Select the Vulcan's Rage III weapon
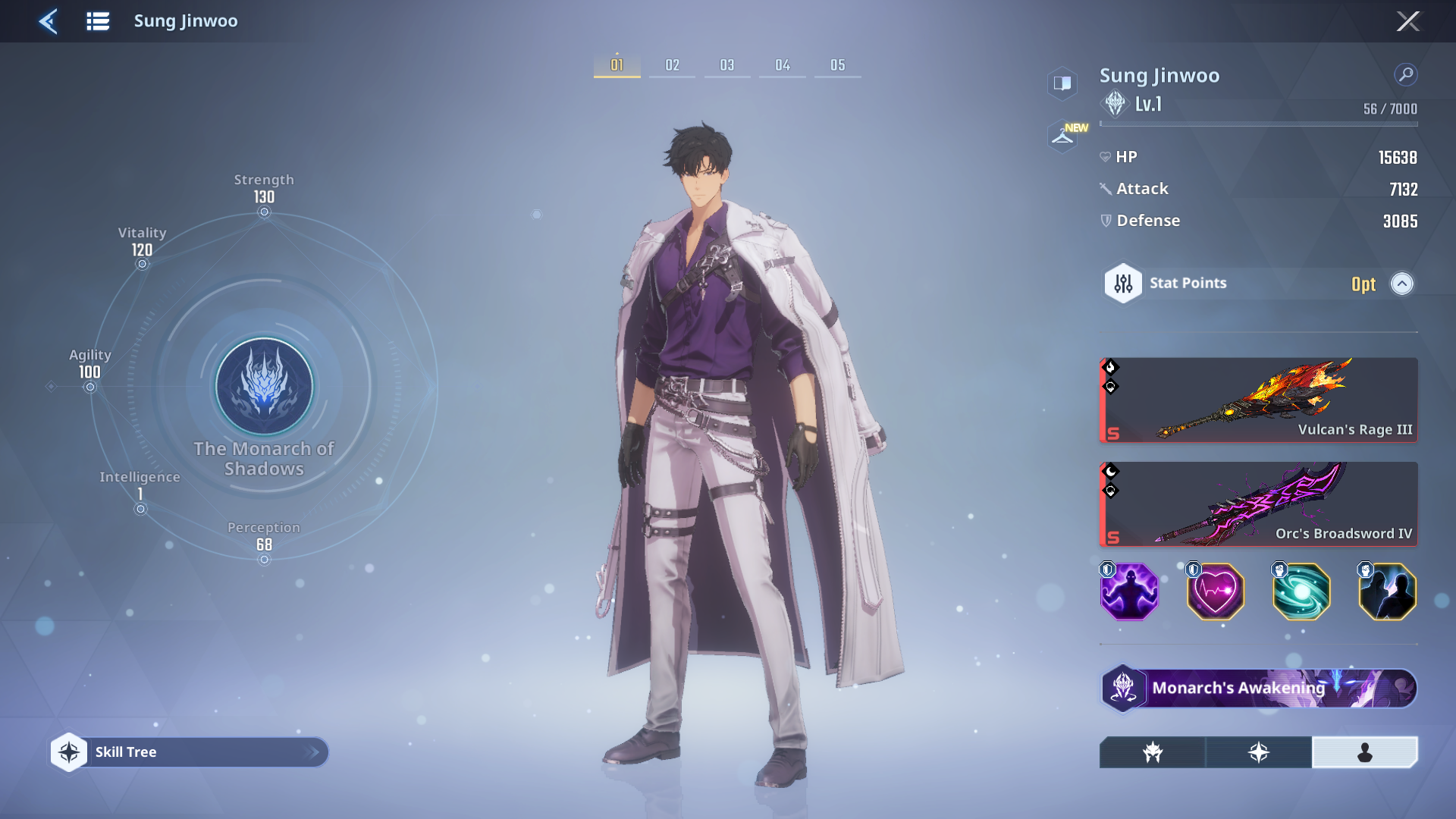This screenshot has width=1456, height=819. 1258,400
